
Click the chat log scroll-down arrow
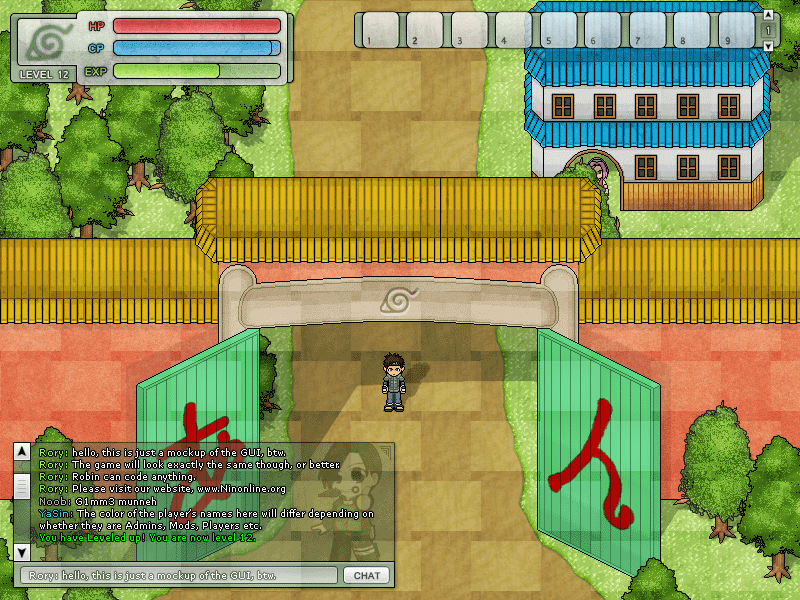click(x=22, y=551)
